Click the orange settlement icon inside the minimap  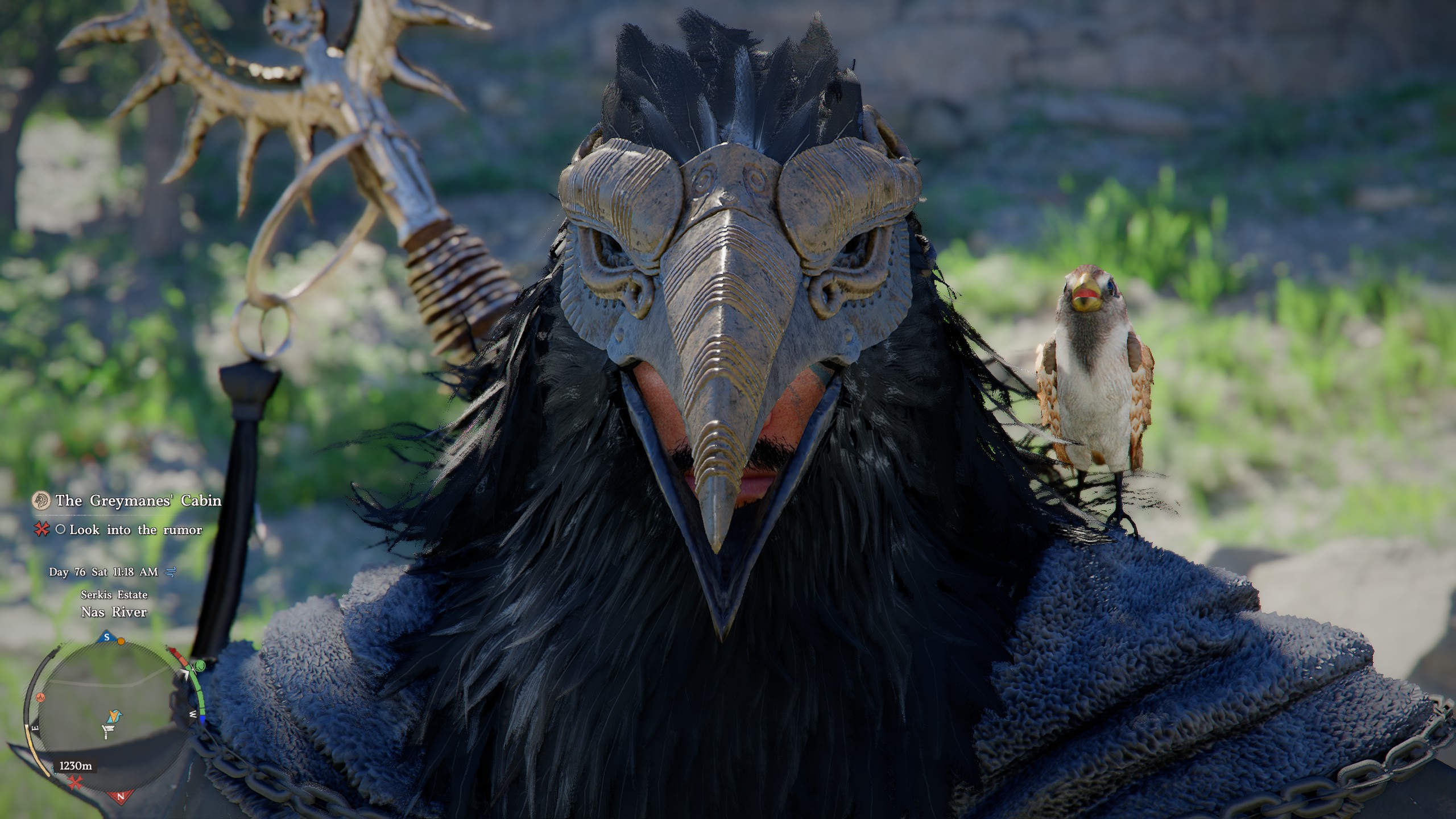[40, 697]
